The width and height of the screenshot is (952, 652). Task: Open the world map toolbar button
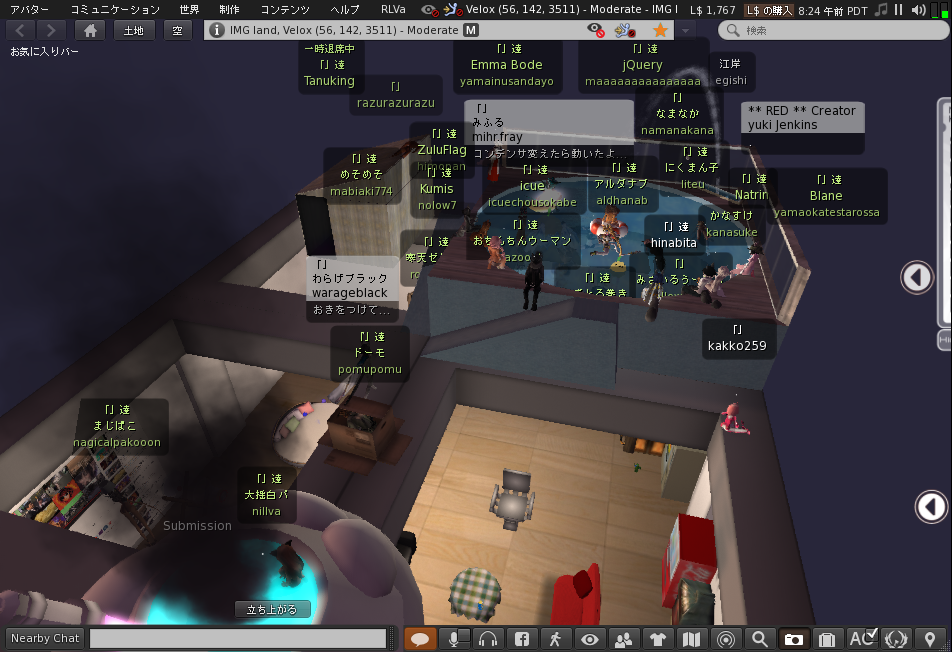coord(691,638)
